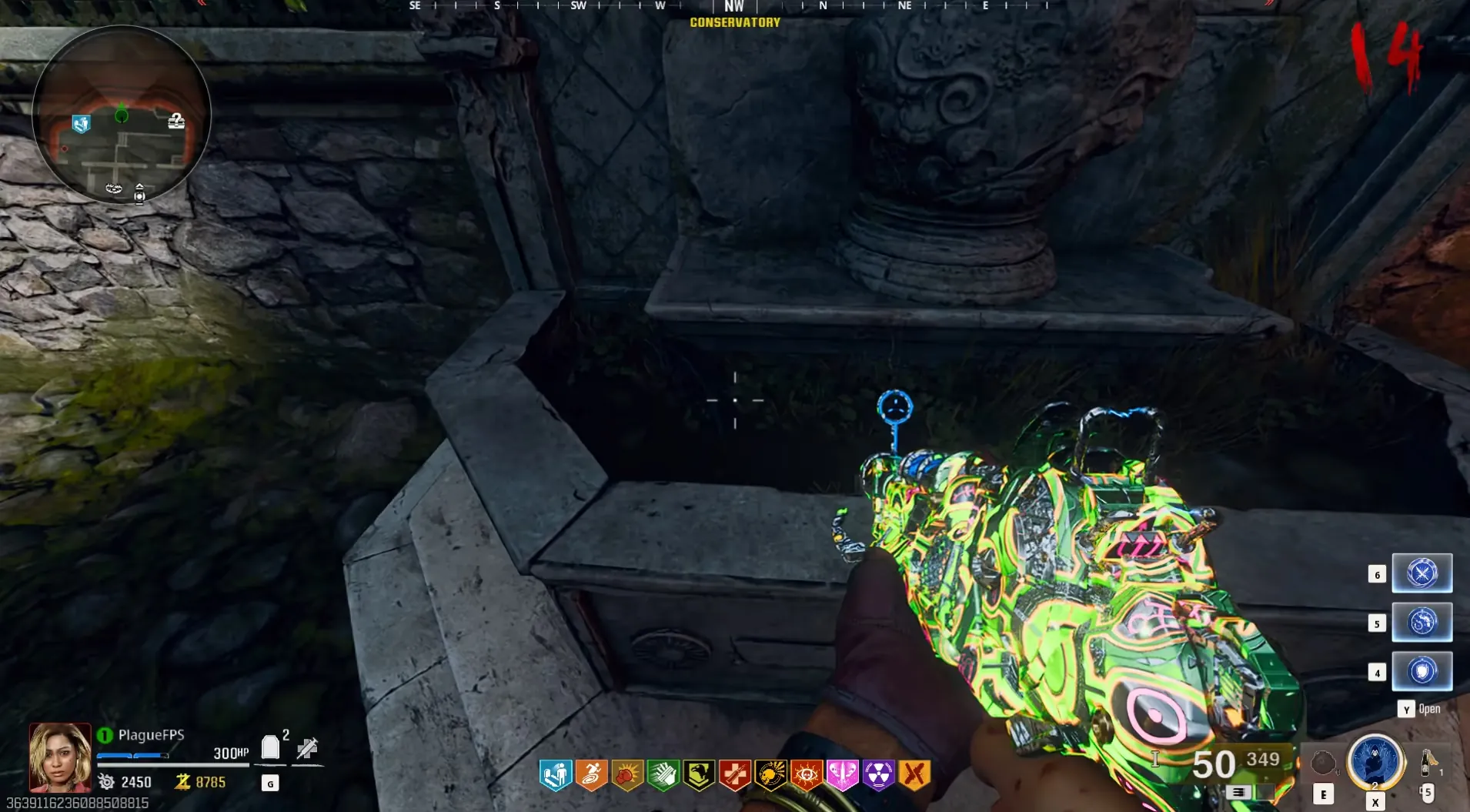
Task: Select the eagle head Vulture Aid perk
Action: (699, 775)
